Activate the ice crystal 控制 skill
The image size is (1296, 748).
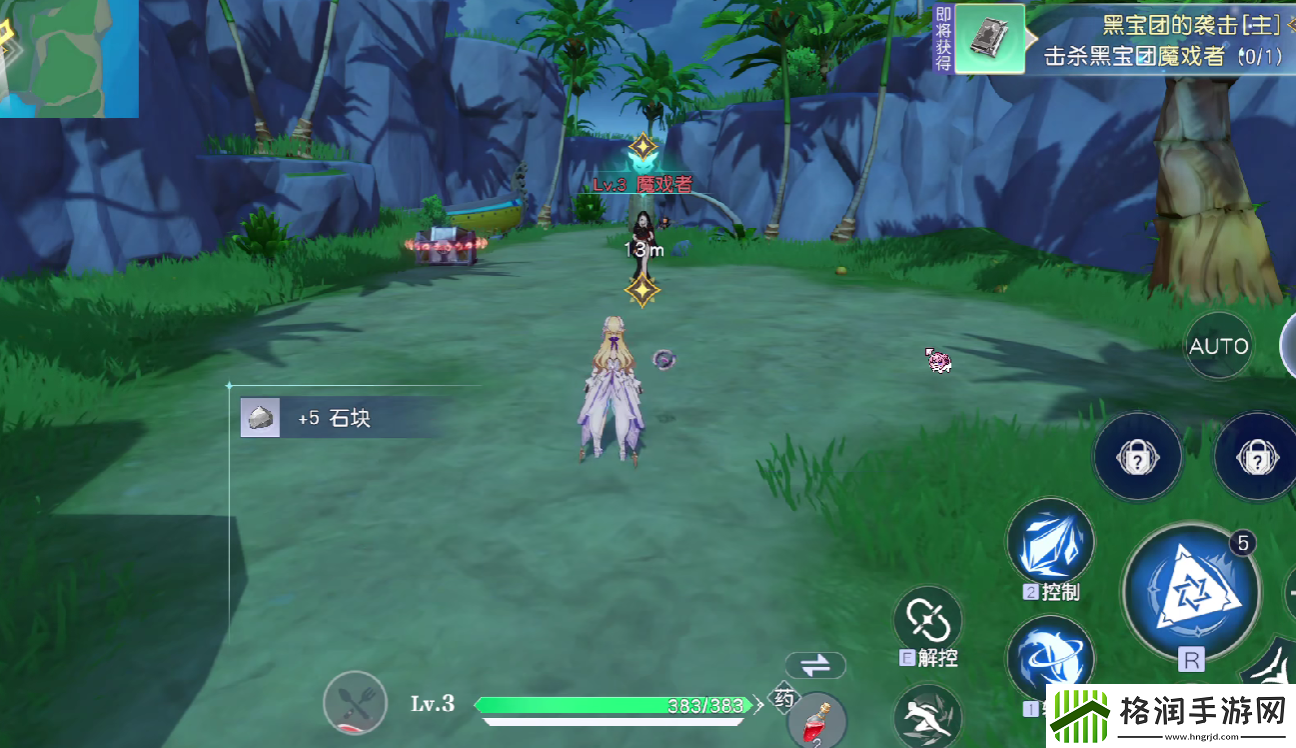pyautogui.click(x=1050, y=542)
